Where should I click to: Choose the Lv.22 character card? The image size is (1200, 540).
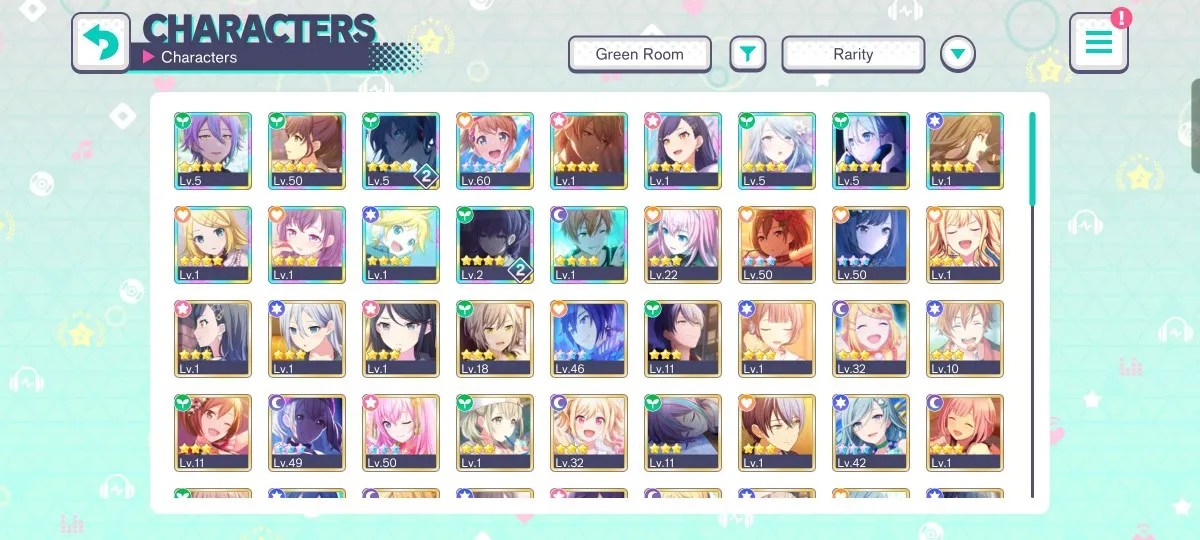pos(682,244)
